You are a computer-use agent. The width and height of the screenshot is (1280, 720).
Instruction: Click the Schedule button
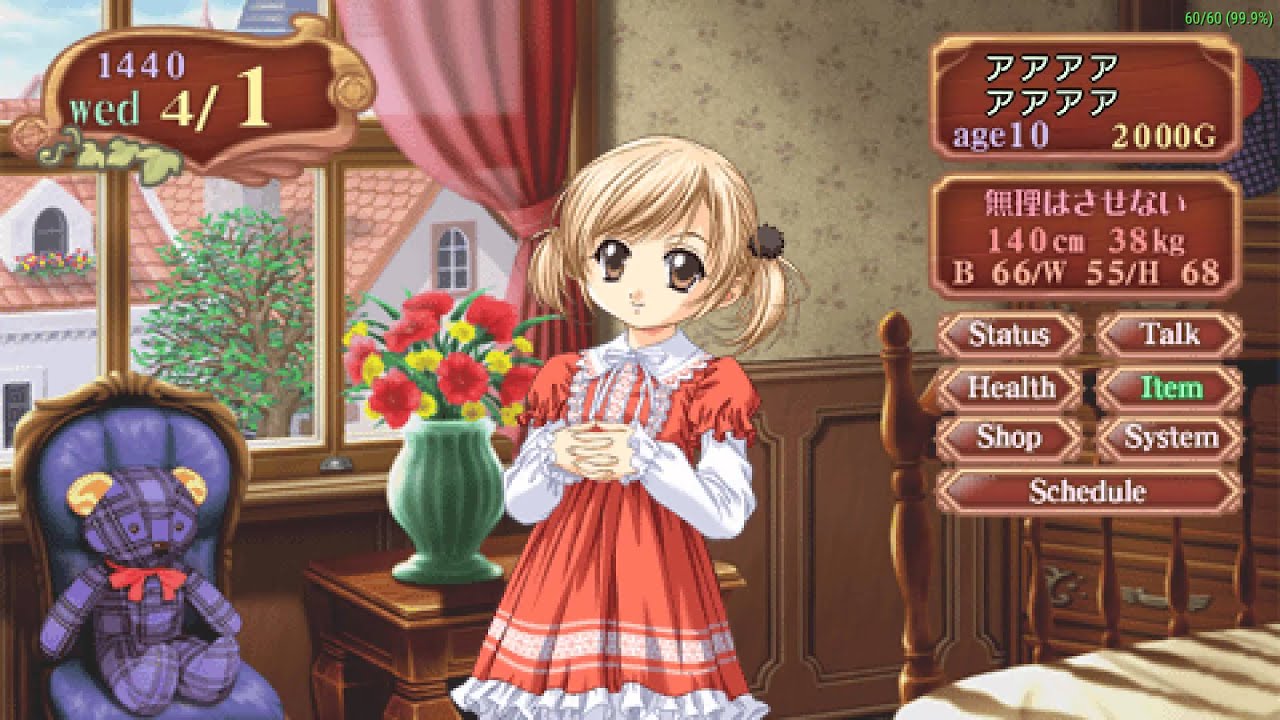(x=1087, y=491)
